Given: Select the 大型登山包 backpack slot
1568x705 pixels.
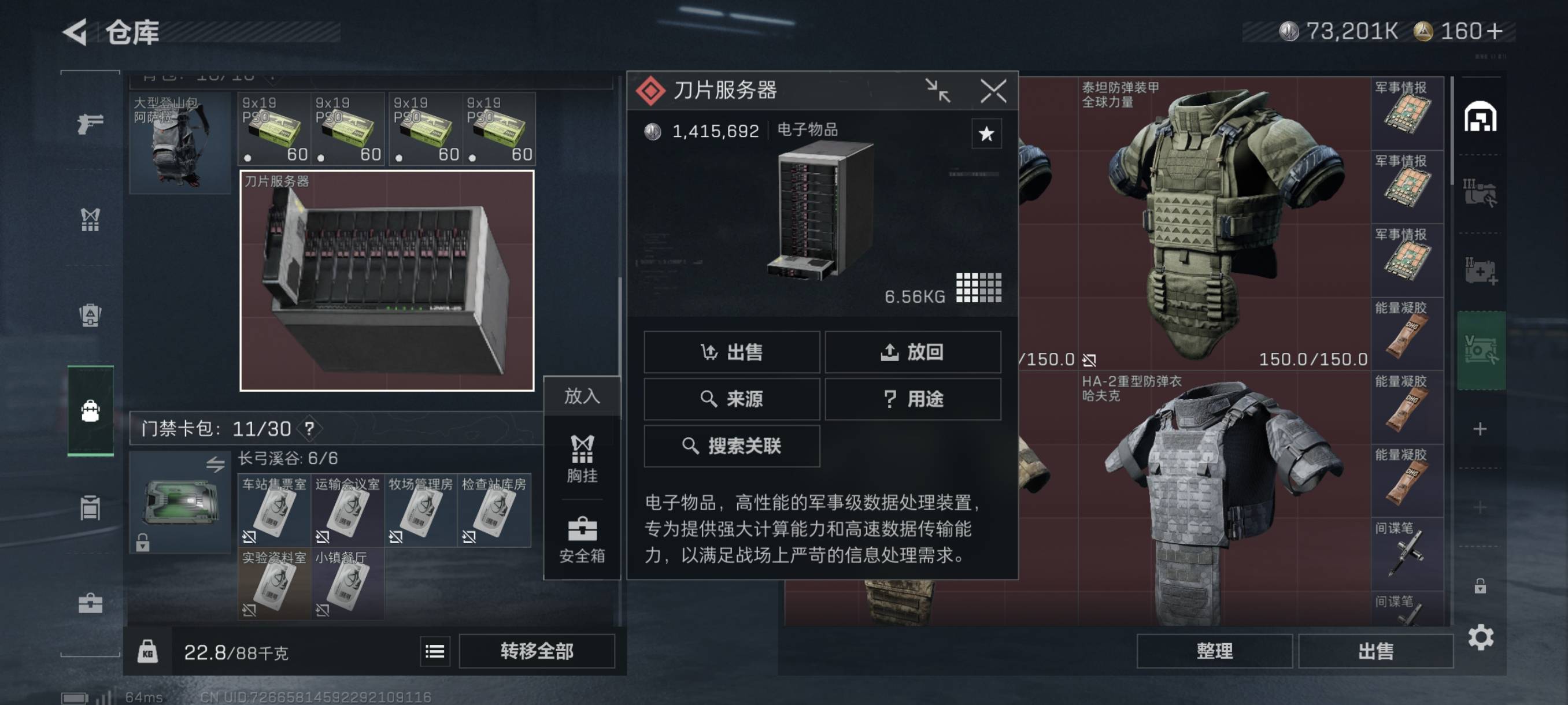Looking at the screenshot, I should (x=180, y=143).
